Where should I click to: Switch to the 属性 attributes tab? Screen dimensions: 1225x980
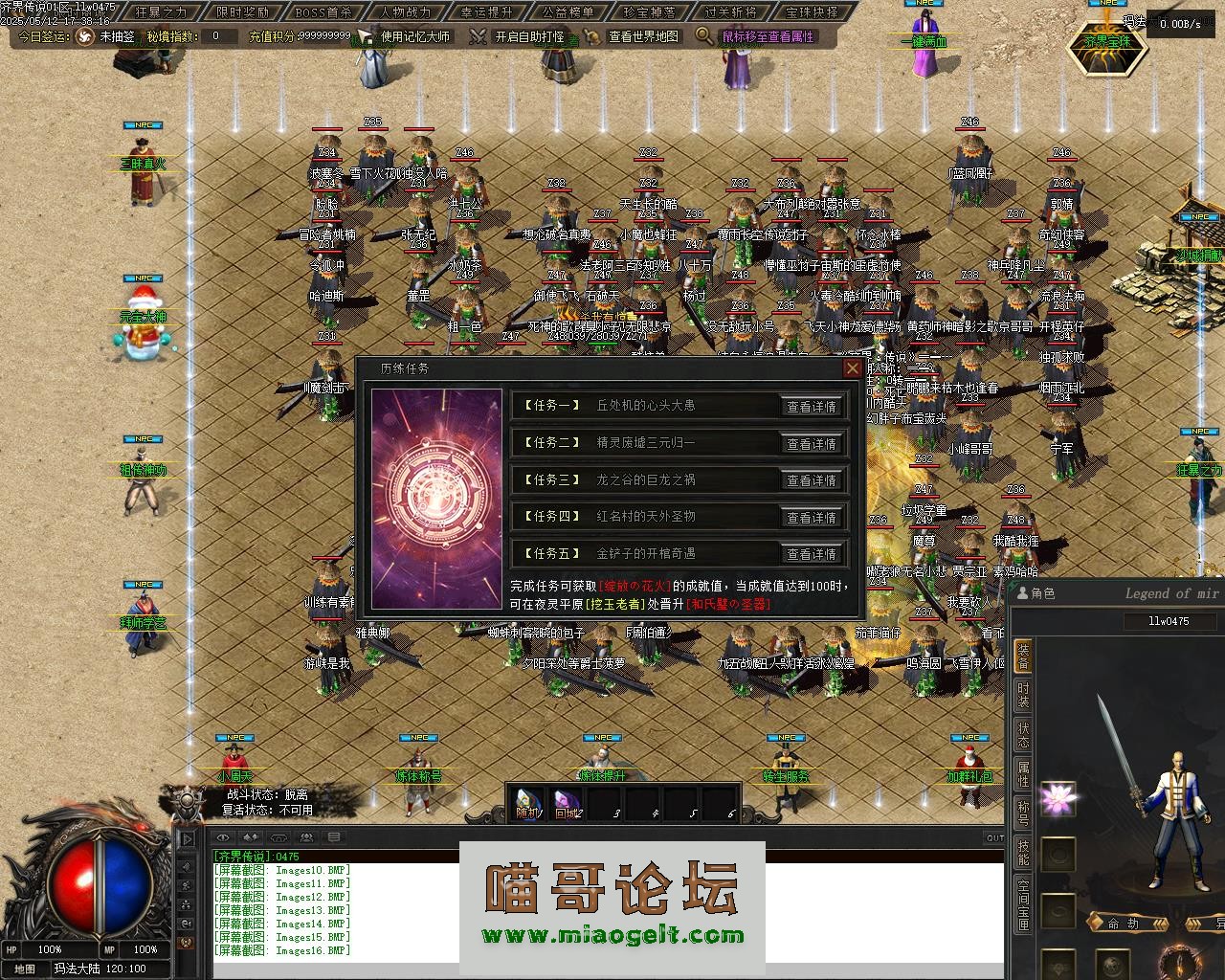pyautogui.click(x=1023, y=773)
